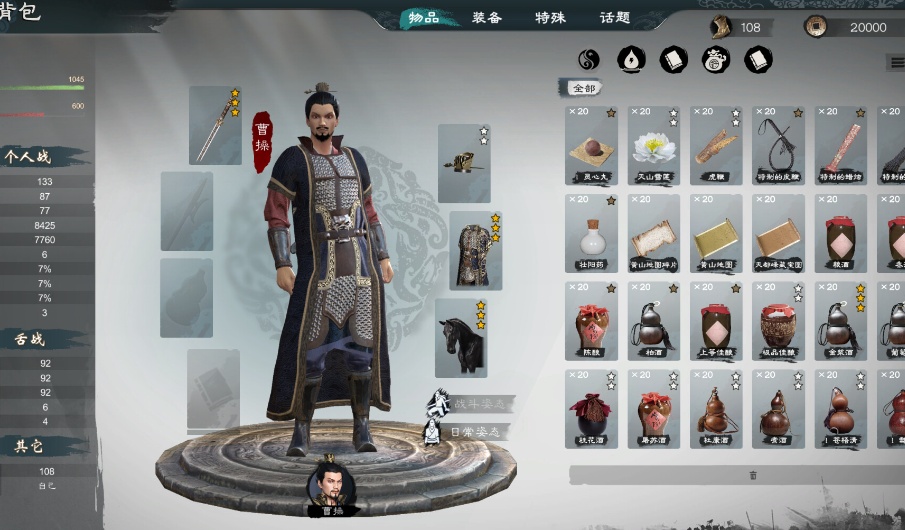Filter items by the yin-yang category icon
The width and height of the screenshot is (905, 530).
click(x=589, y=61)
